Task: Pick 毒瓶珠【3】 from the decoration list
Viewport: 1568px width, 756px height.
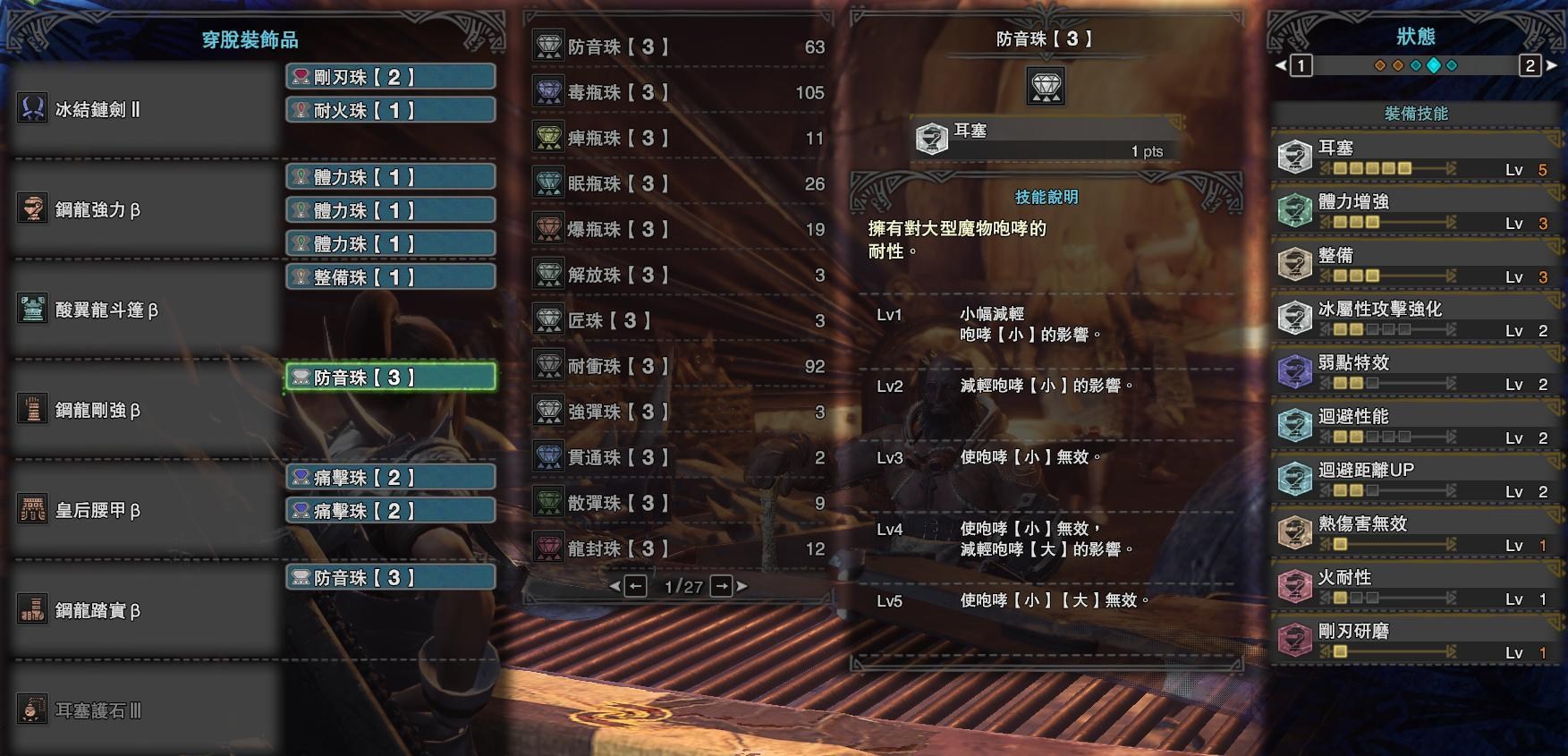Action: [678, 92]
